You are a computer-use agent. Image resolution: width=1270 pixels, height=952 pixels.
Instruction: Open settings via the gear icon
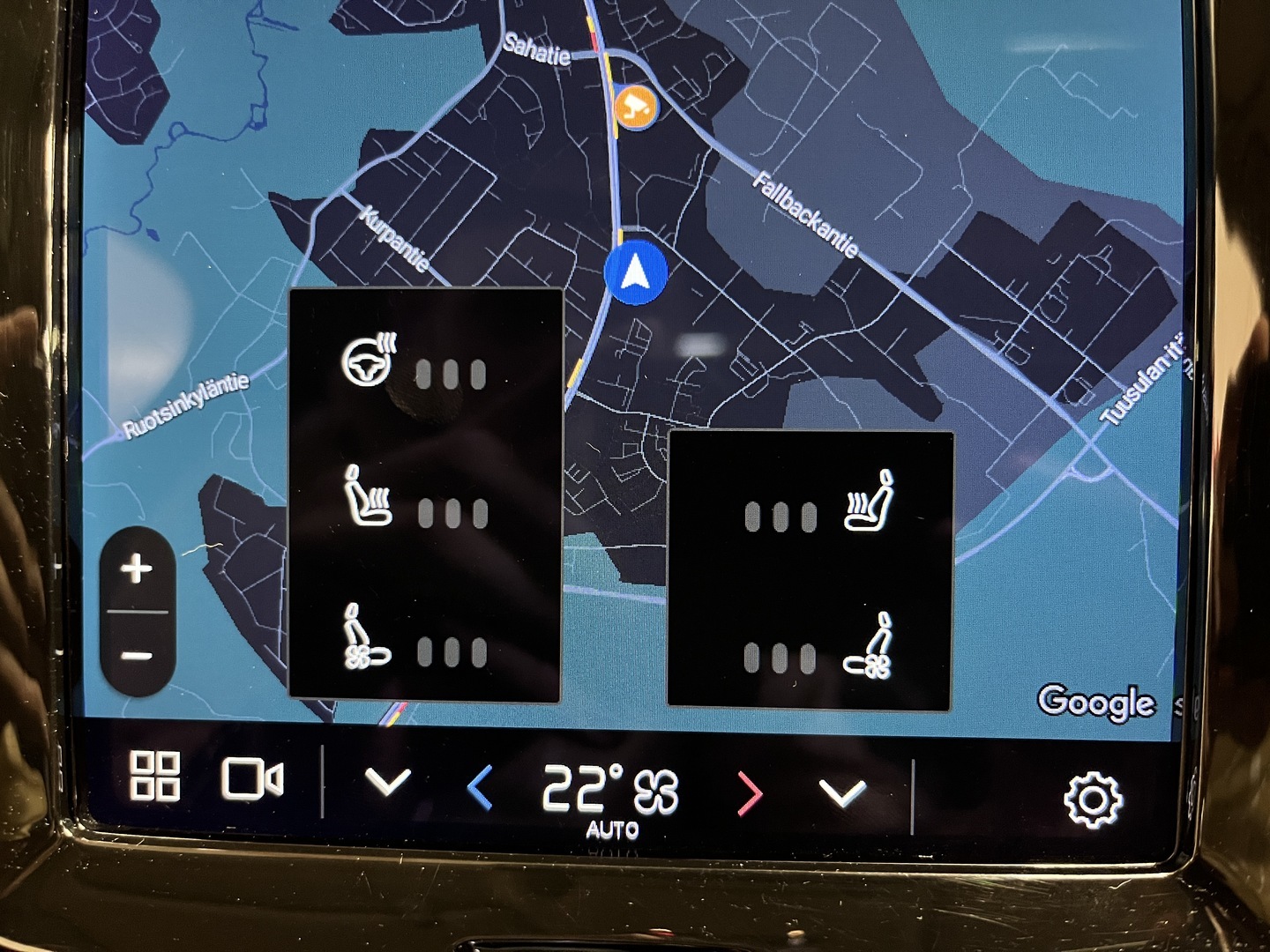[1093, 800]
